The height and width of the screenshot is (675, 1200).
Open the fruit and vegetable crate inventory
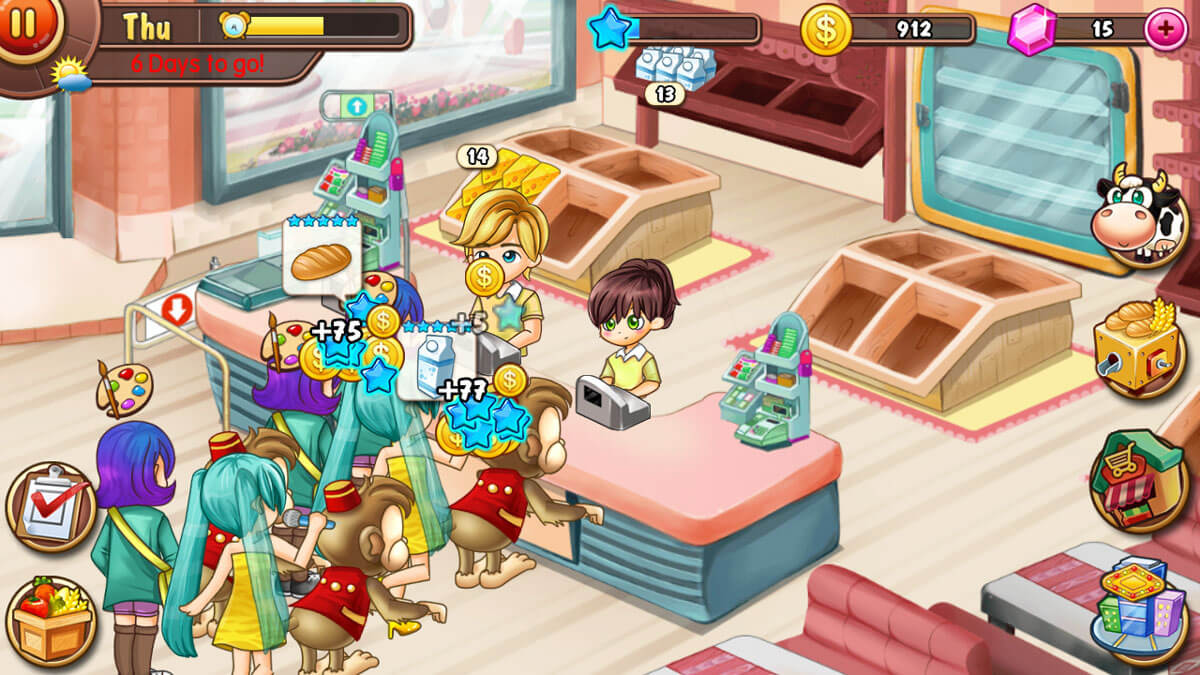(x=50, y=618)
